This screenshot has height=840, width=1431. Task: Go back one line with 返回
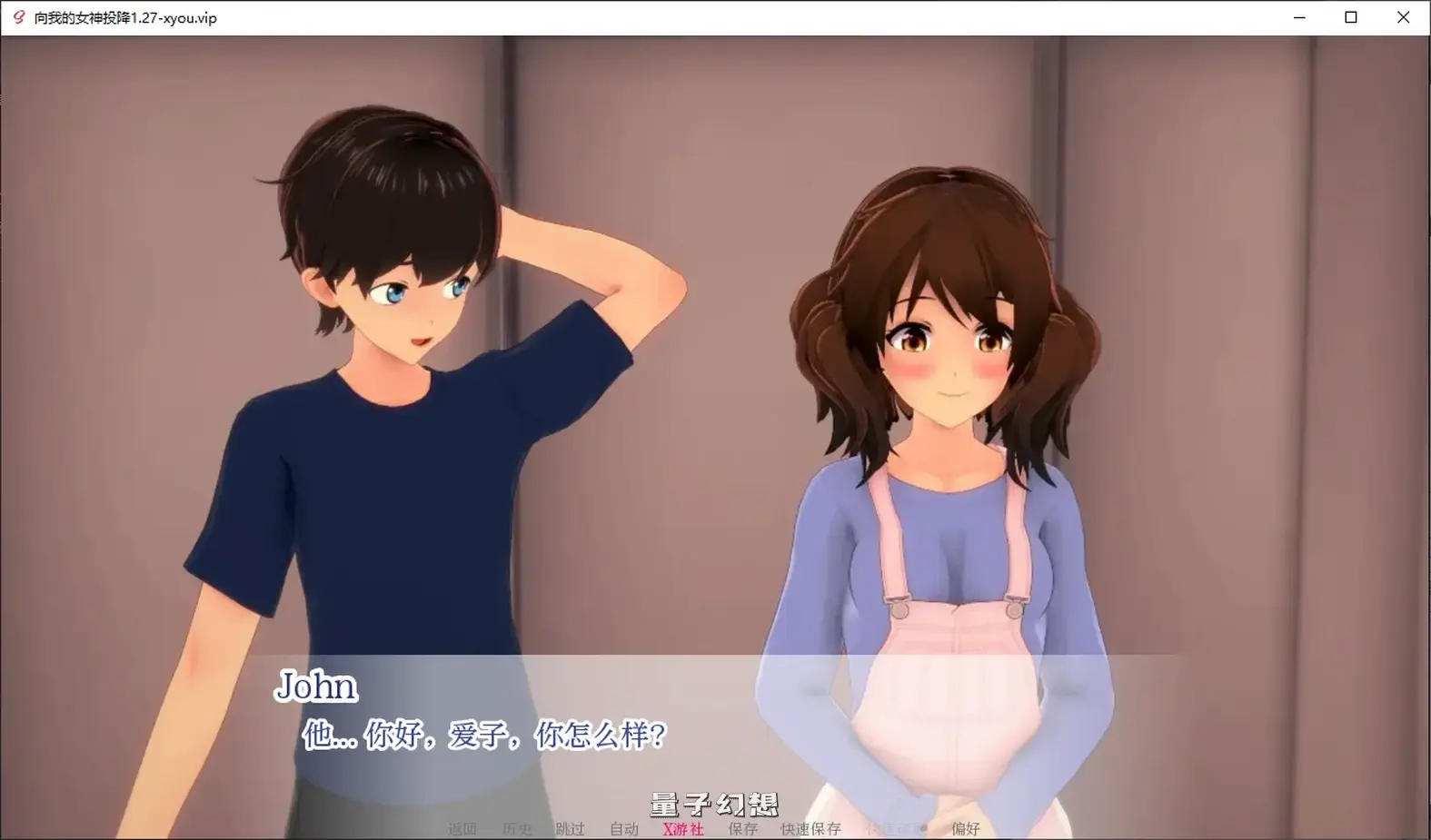point(462,828)
